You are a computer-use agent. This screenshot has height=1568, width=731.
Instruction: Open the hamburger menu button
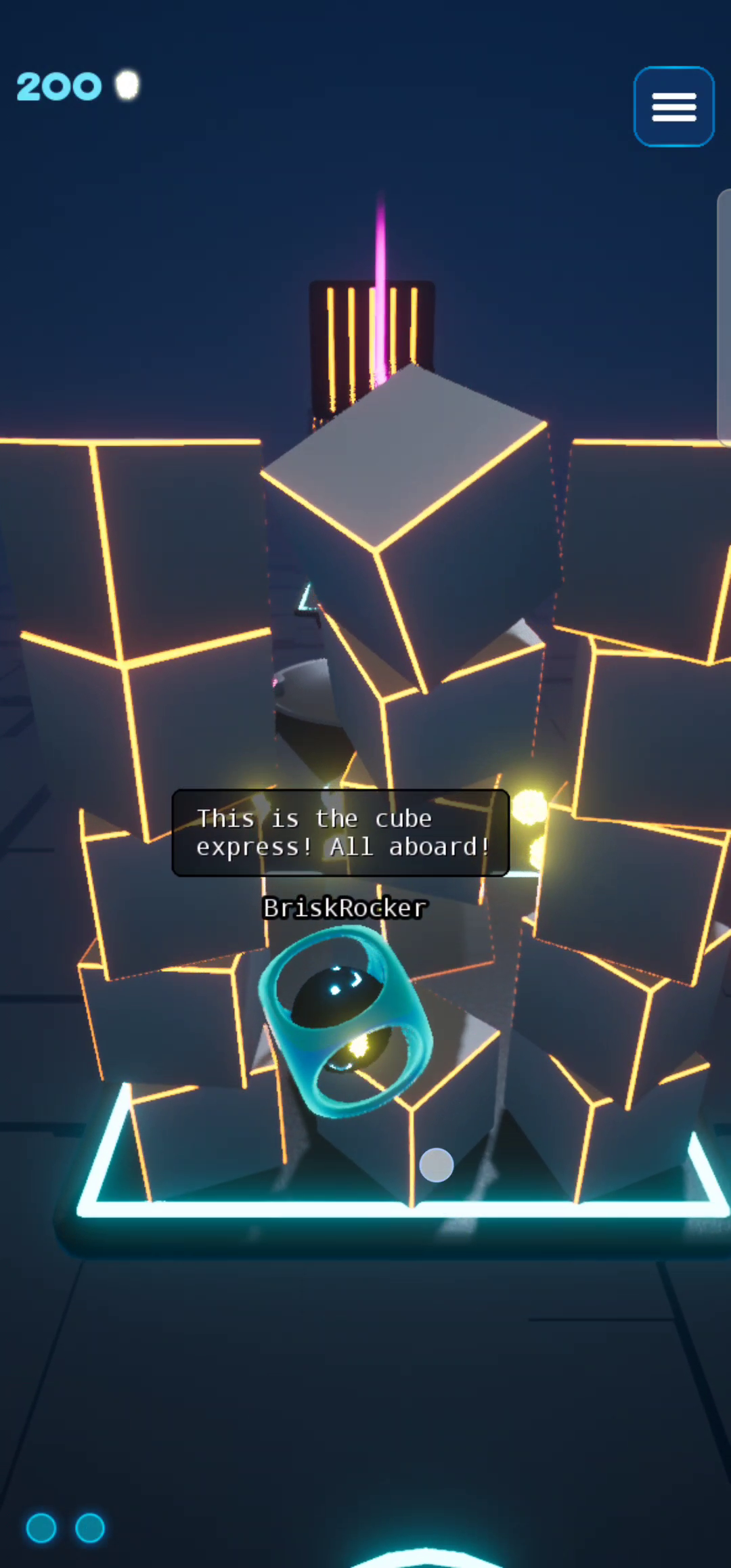(x=673, y=107)
